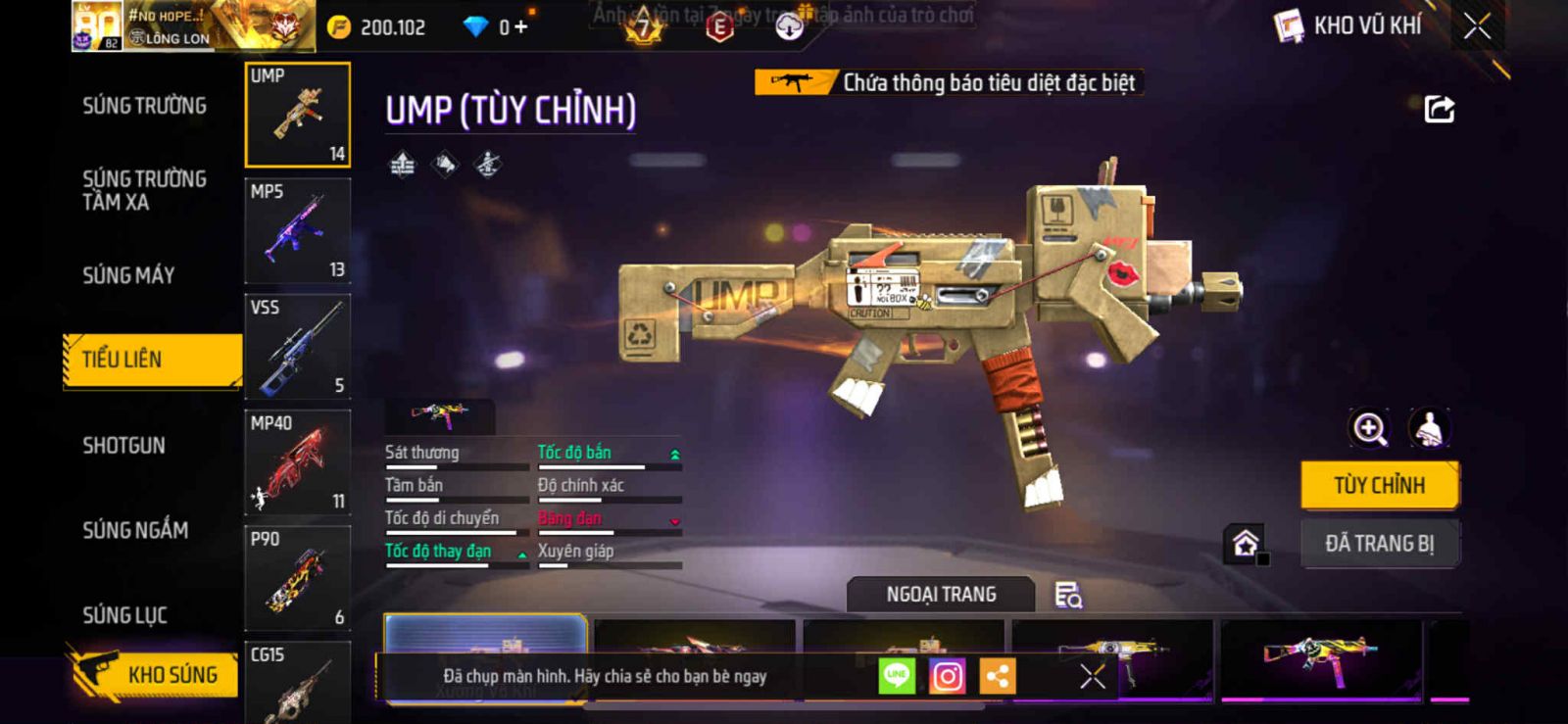Open the SÚNG TRƯỜNG TẦM XA category
The image size is (1568, 724).
(x=144, y=190)
